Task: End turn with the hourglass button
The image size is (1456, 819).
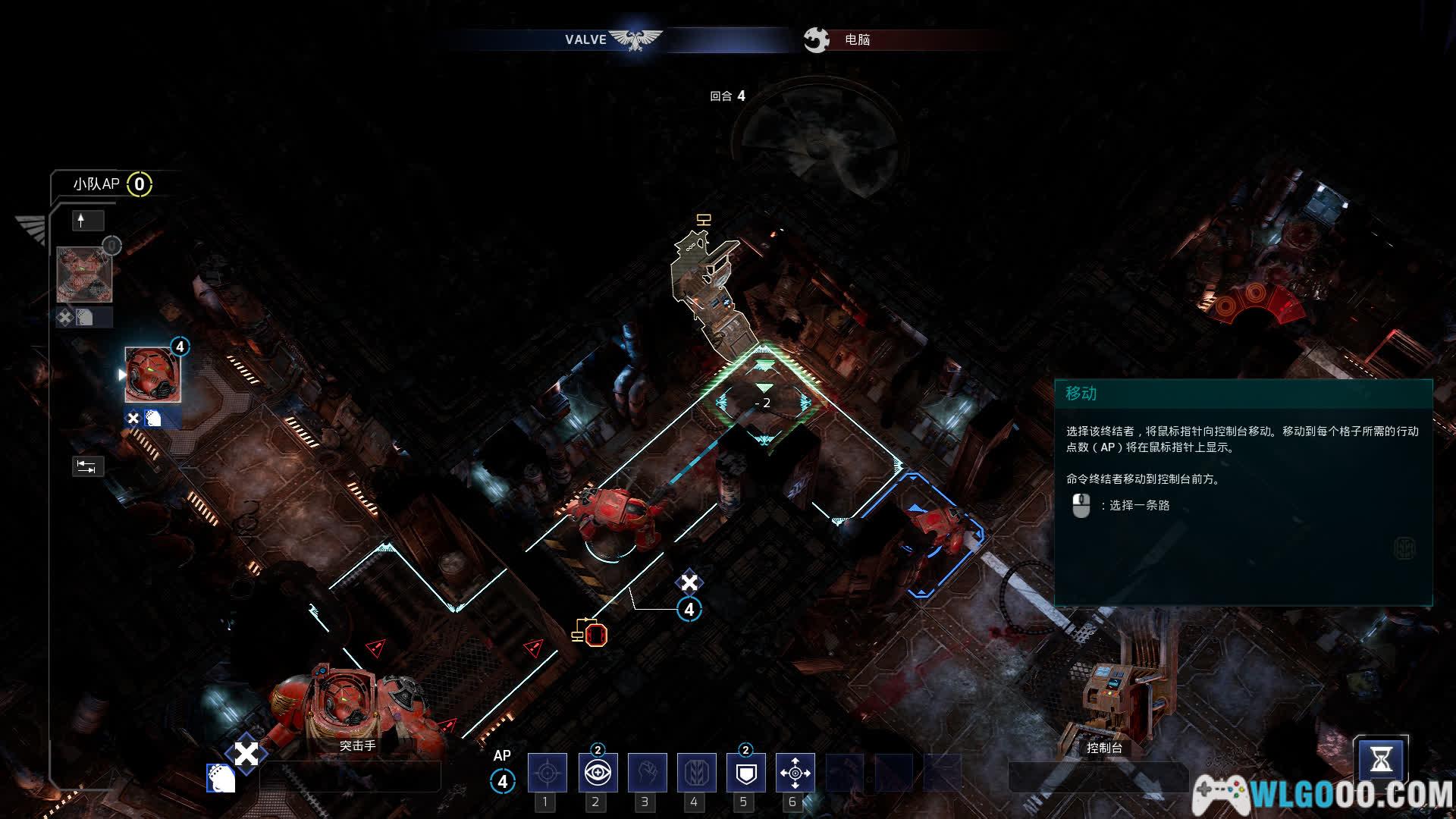Action: (x=1381, y=760)
